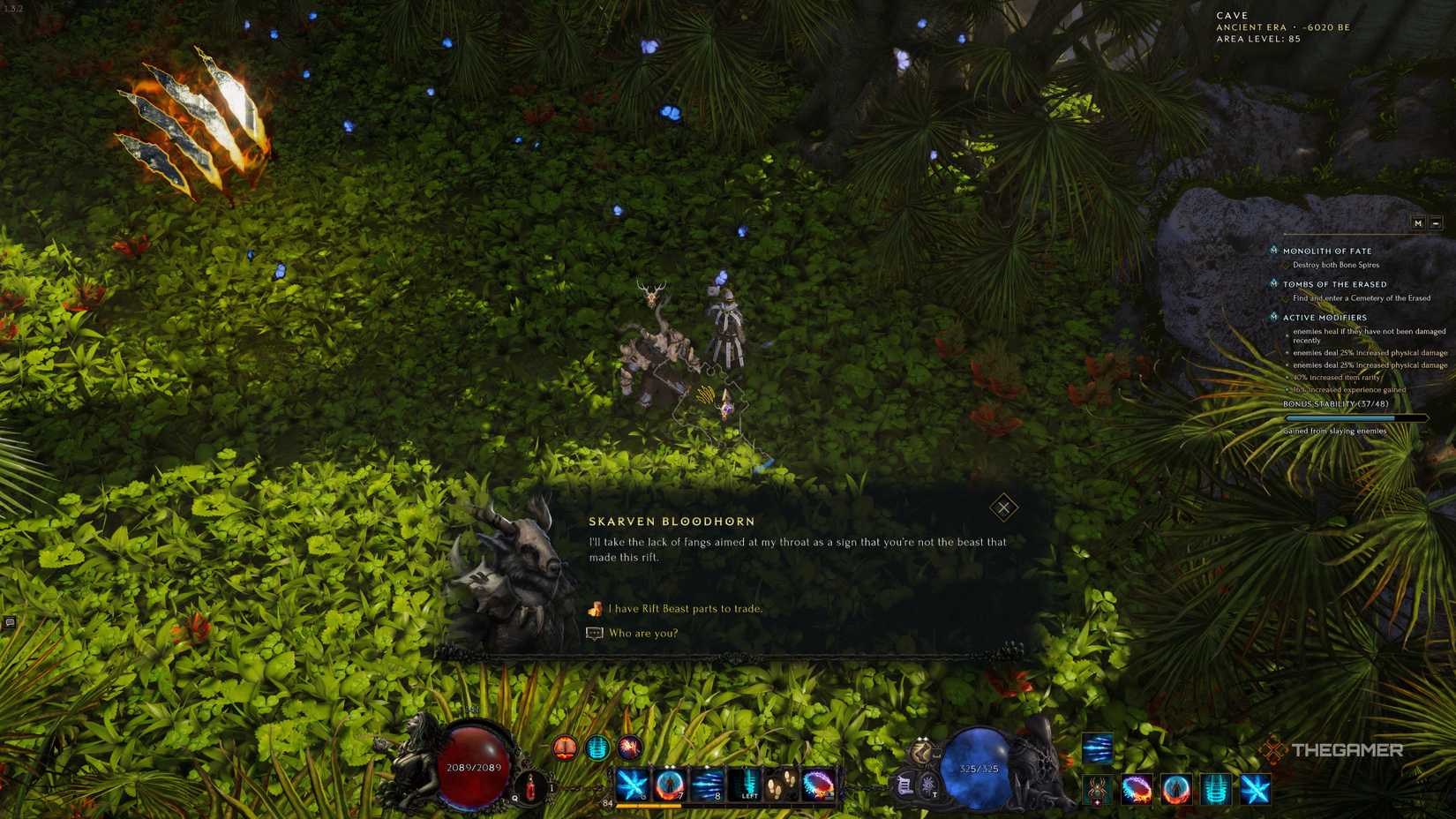Expand the Monolith of Fate quest entry
The width and height of the screenshot is (1456, 819).
tap(1272, 250)
